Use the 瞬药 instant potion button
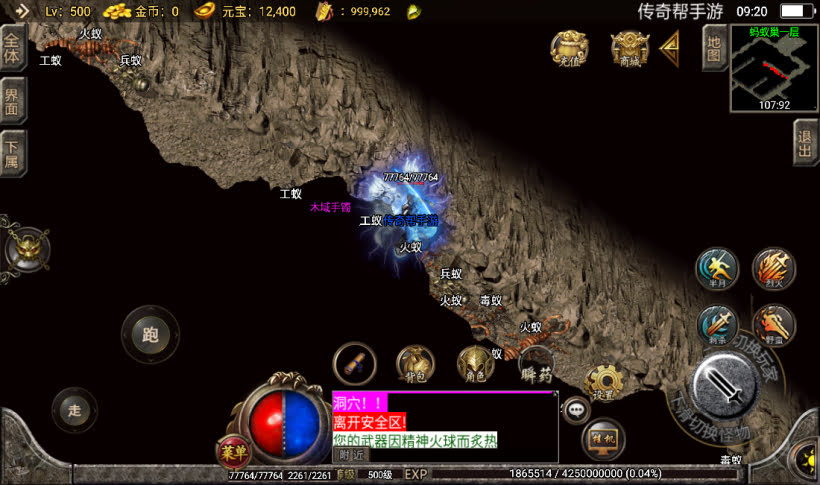This screenshot has width=820, height=485. coord(536,368)
